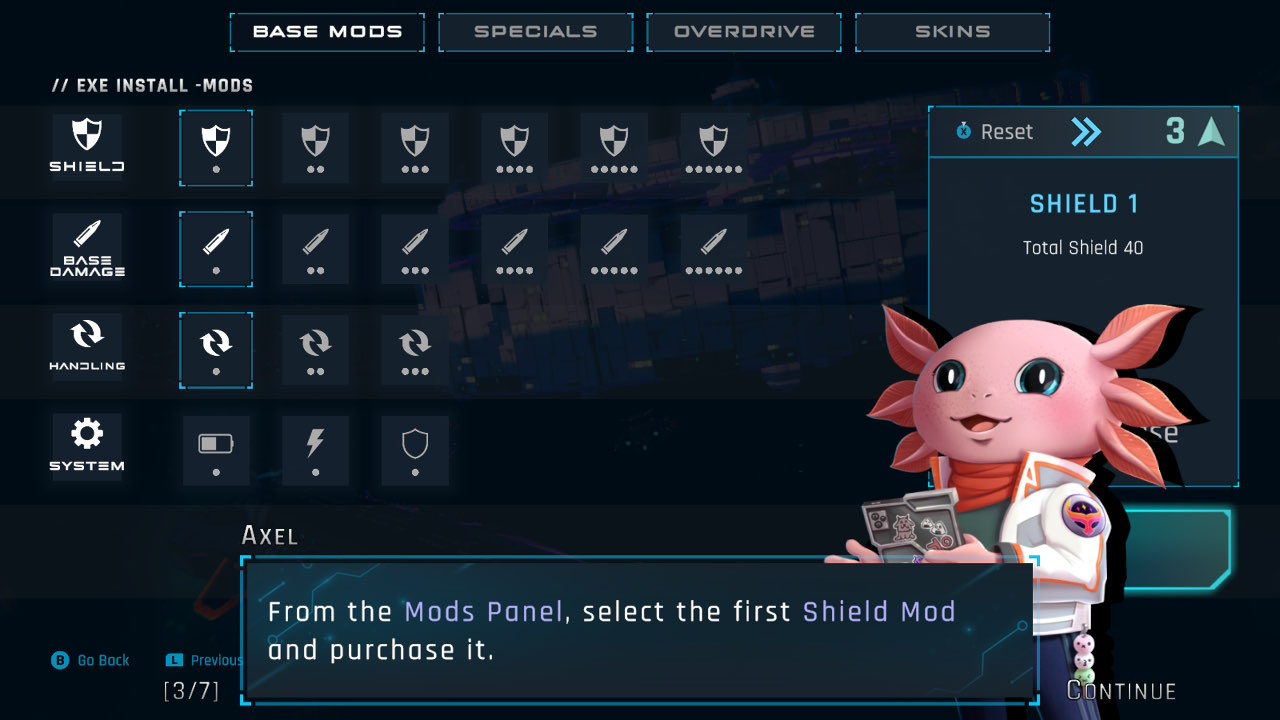Open the Specials tab

535,32
